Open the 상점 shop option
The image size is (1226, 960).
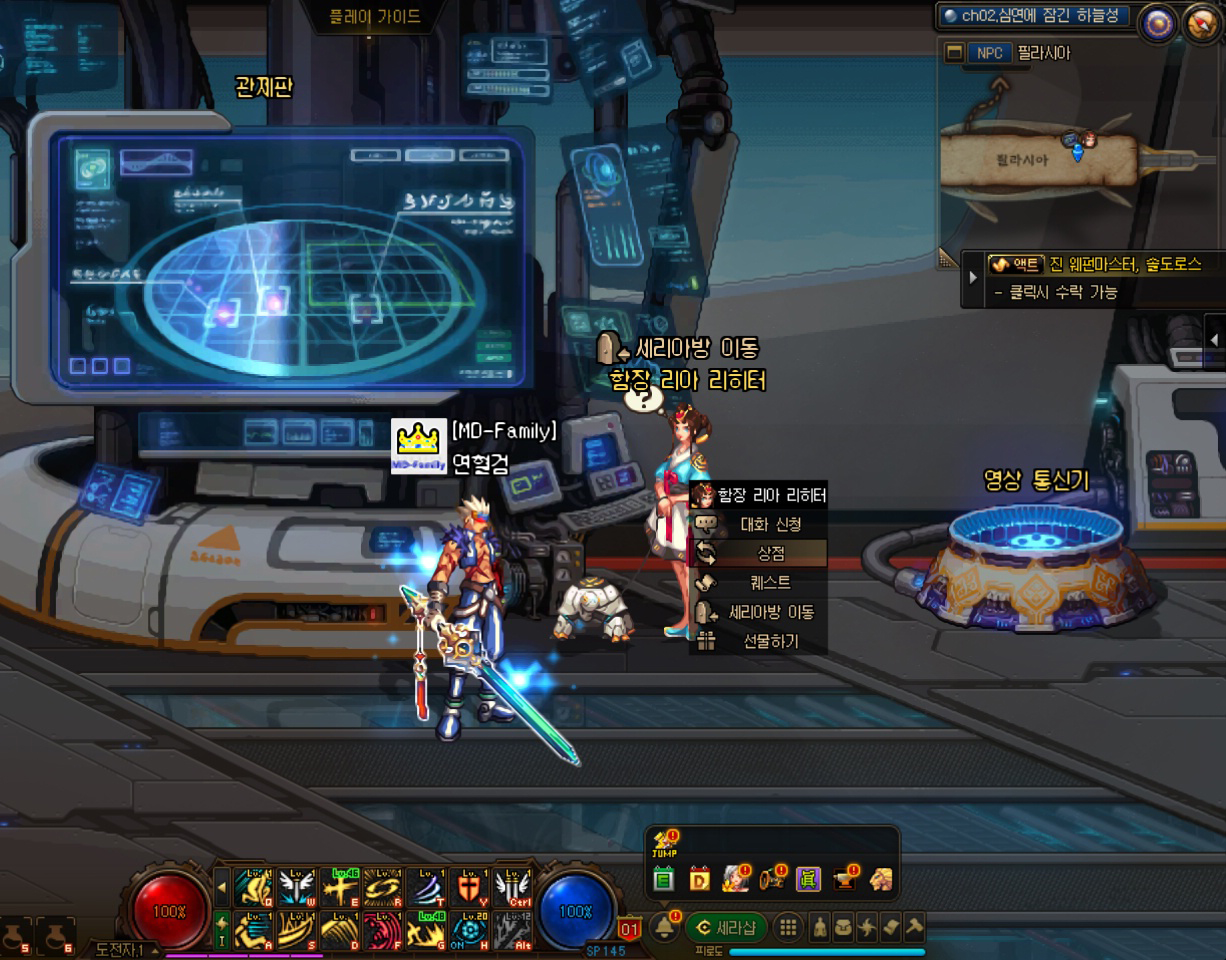pyautogui.click(x=770, y=553)
